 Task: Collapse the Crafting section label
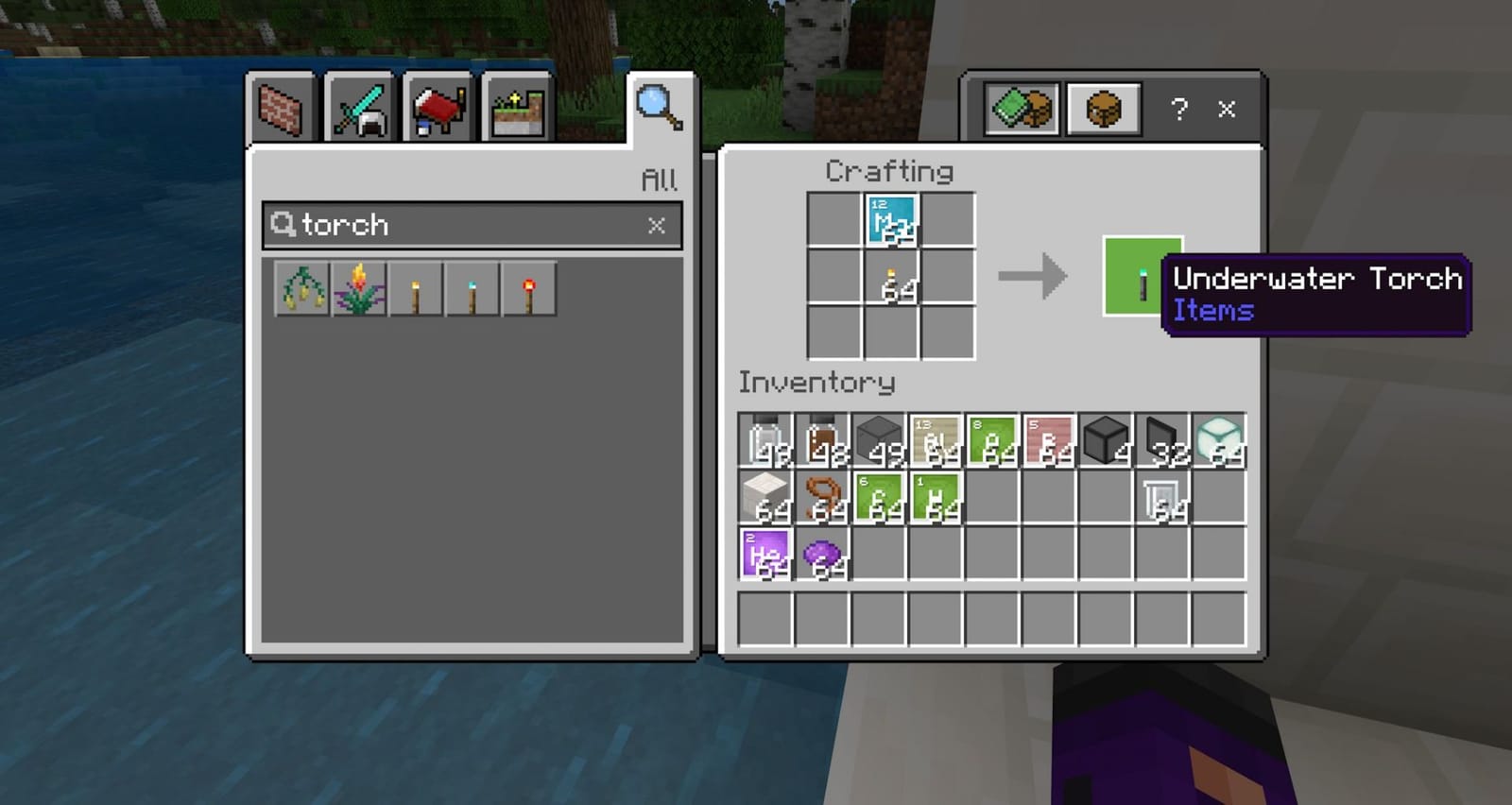pyautogui.click(x=889, y=171)
